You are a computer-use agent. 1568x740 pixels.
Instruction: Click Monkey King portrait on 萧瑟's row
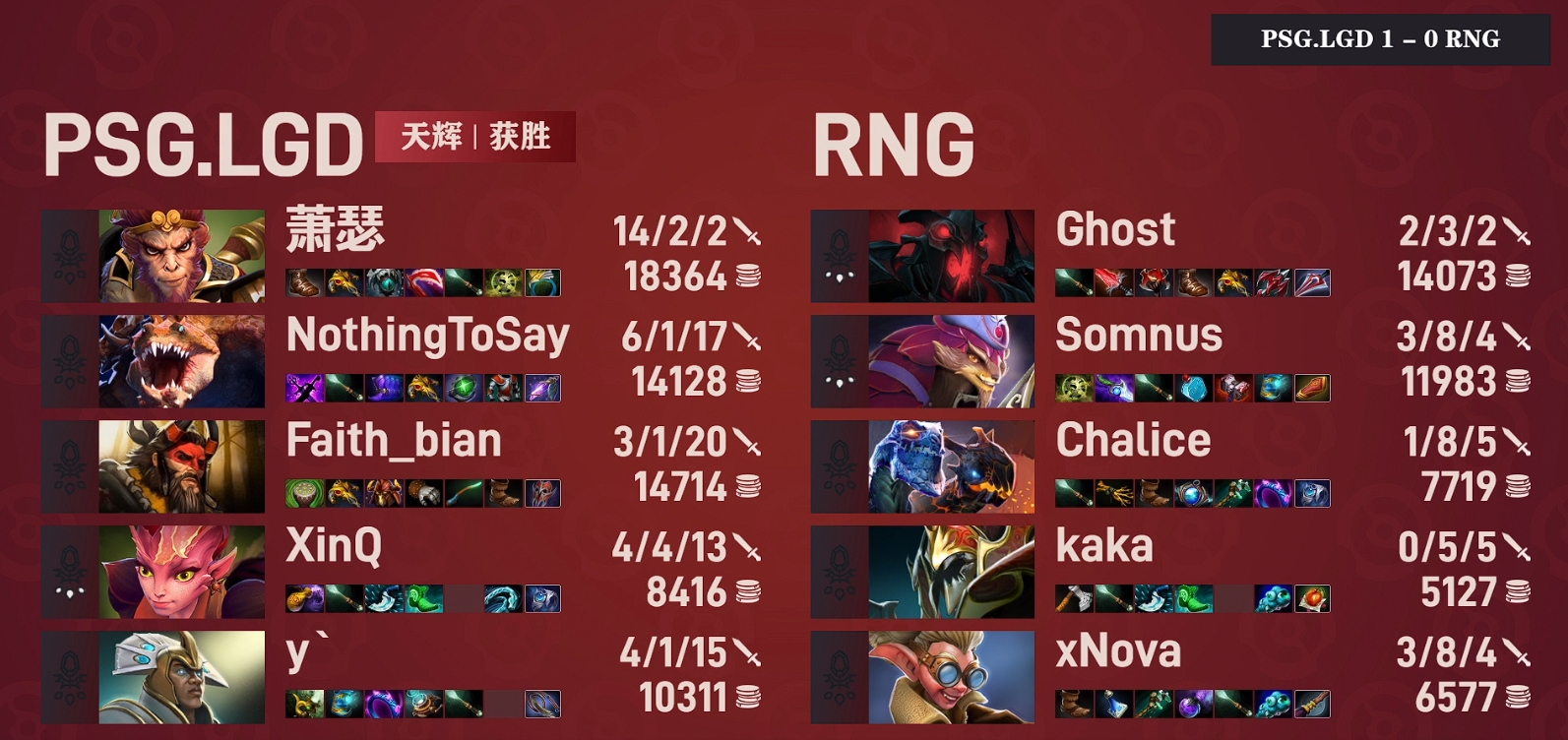pos(177,254)
